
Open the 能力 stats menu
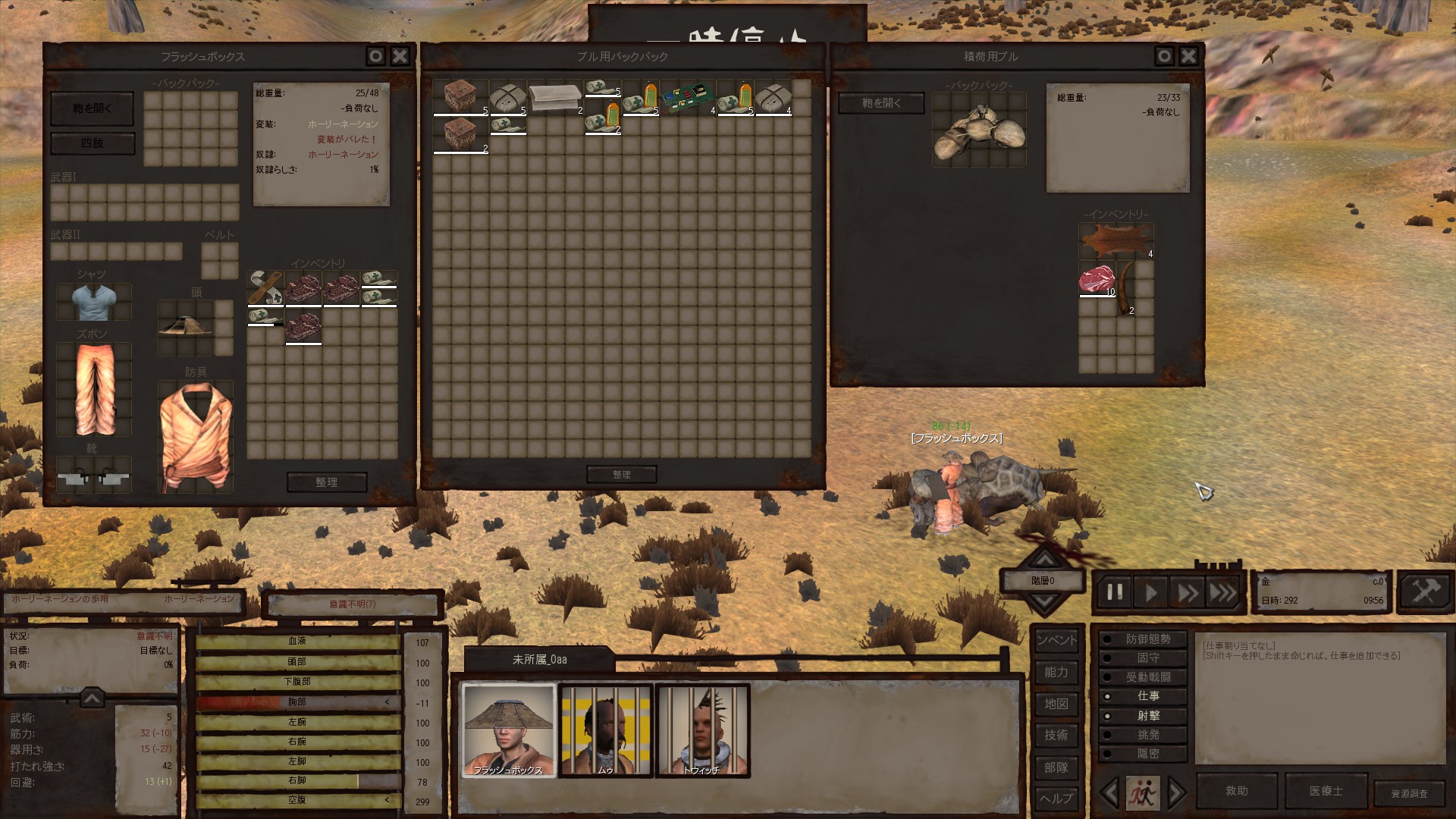(x=1056, y=672)
